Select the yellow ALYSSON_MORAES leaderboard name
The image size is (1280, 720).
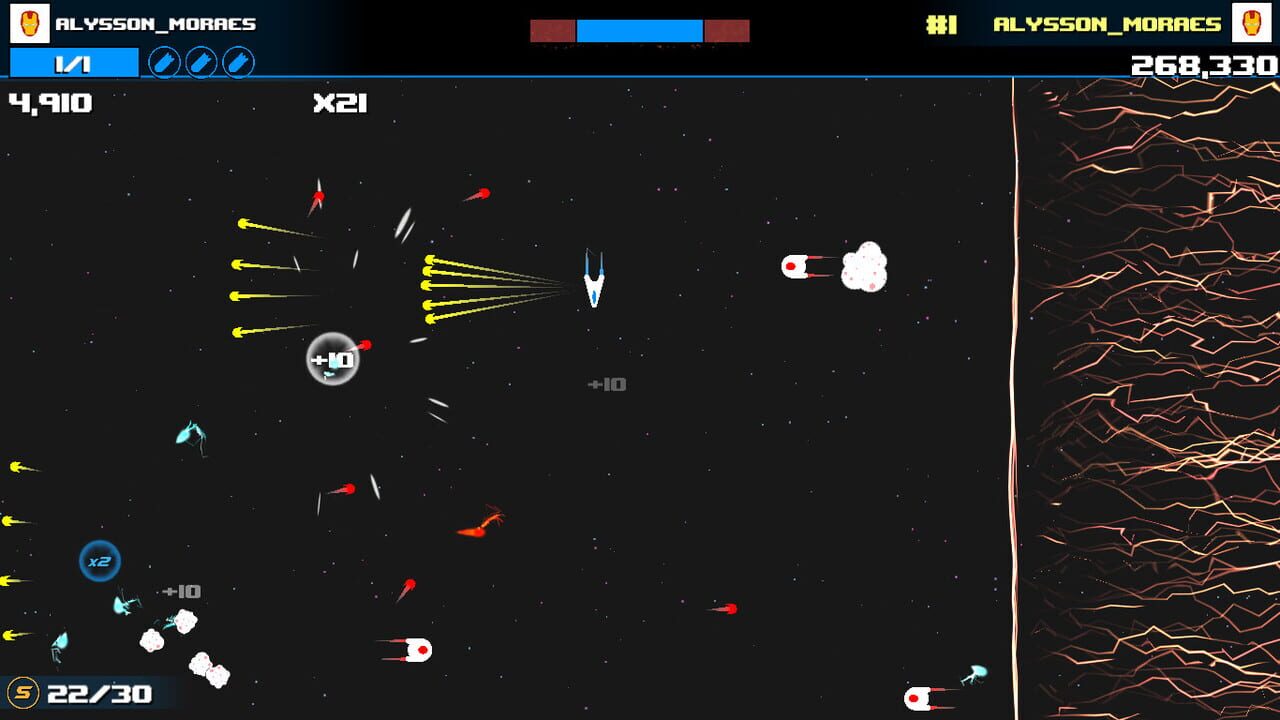(x=1106, y=22)
